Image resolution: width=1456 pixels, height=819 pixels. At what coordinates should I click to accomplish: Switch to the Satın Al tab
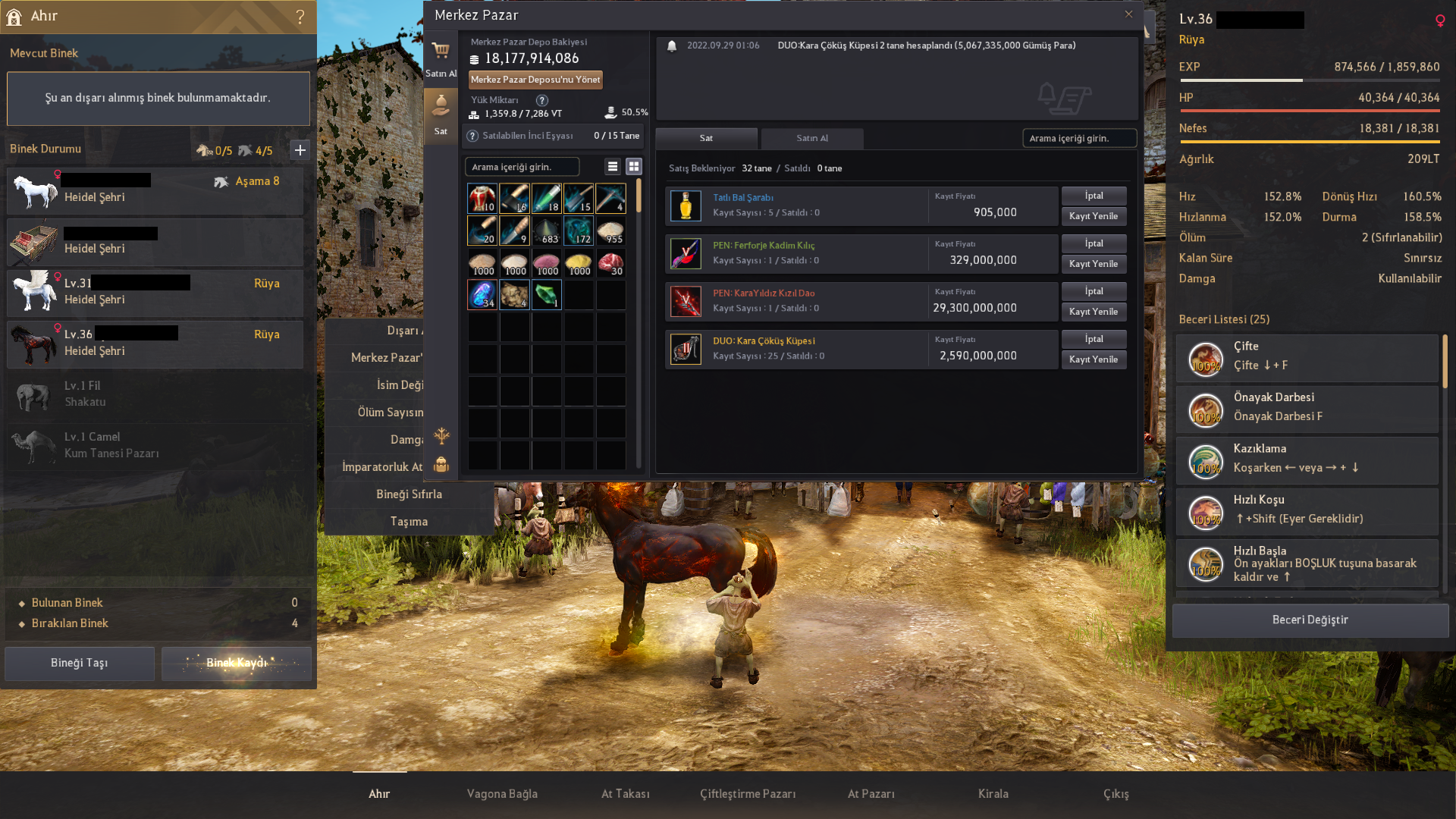[811, 139]
